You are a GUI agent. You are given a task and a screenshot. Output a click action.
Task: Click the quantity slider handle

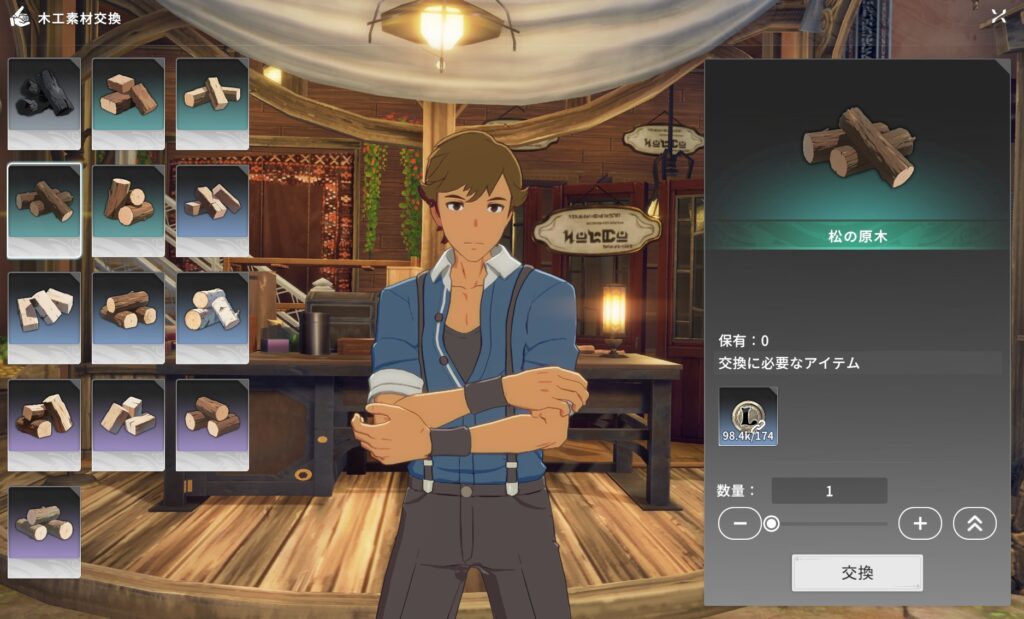[772, 523]
